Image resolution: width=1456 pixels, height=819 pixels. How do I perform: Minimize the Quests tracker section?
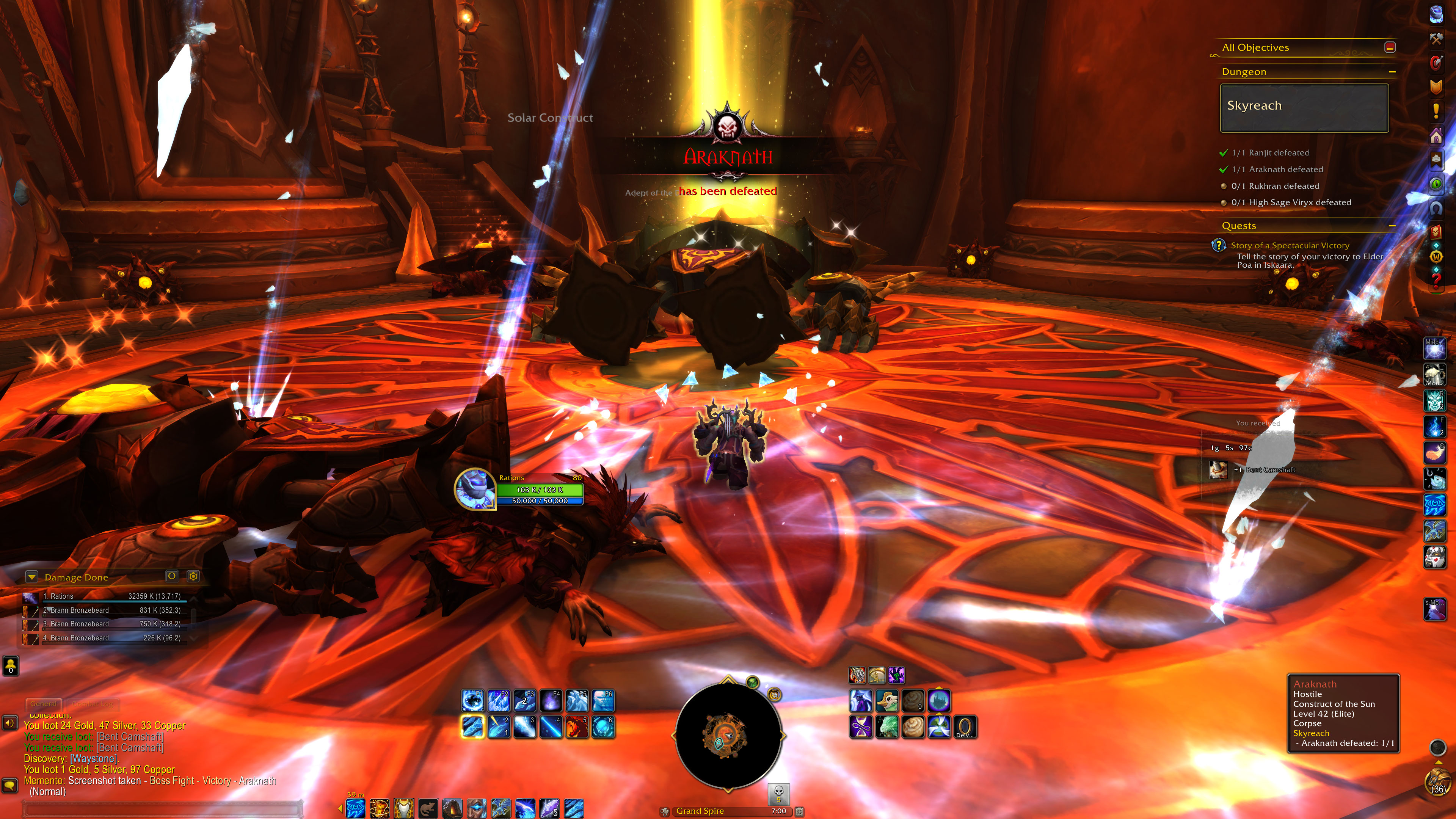tap(1392, 226)
